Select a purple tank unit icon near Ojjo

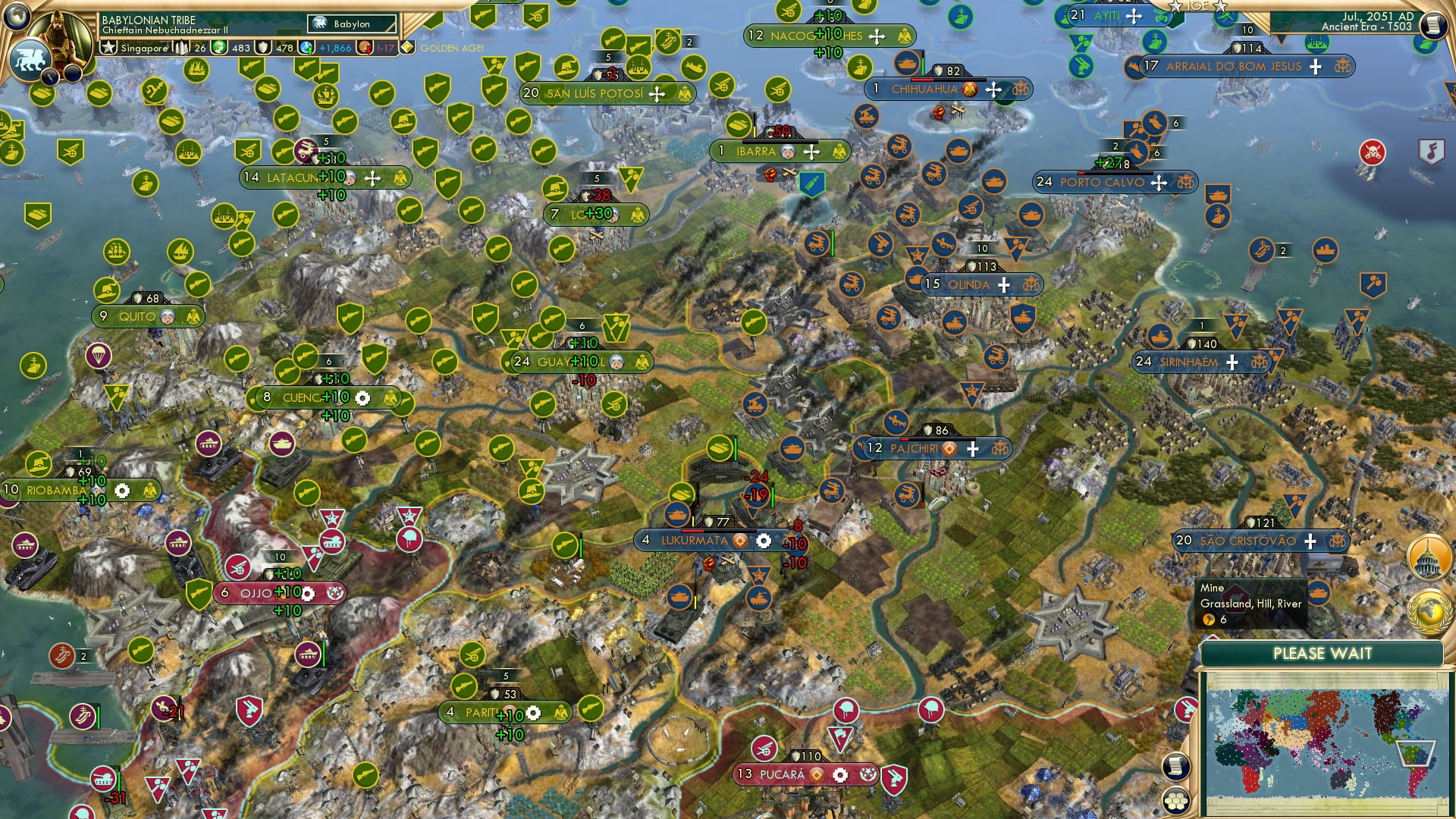pyautogui.click(x=309, y=654)
